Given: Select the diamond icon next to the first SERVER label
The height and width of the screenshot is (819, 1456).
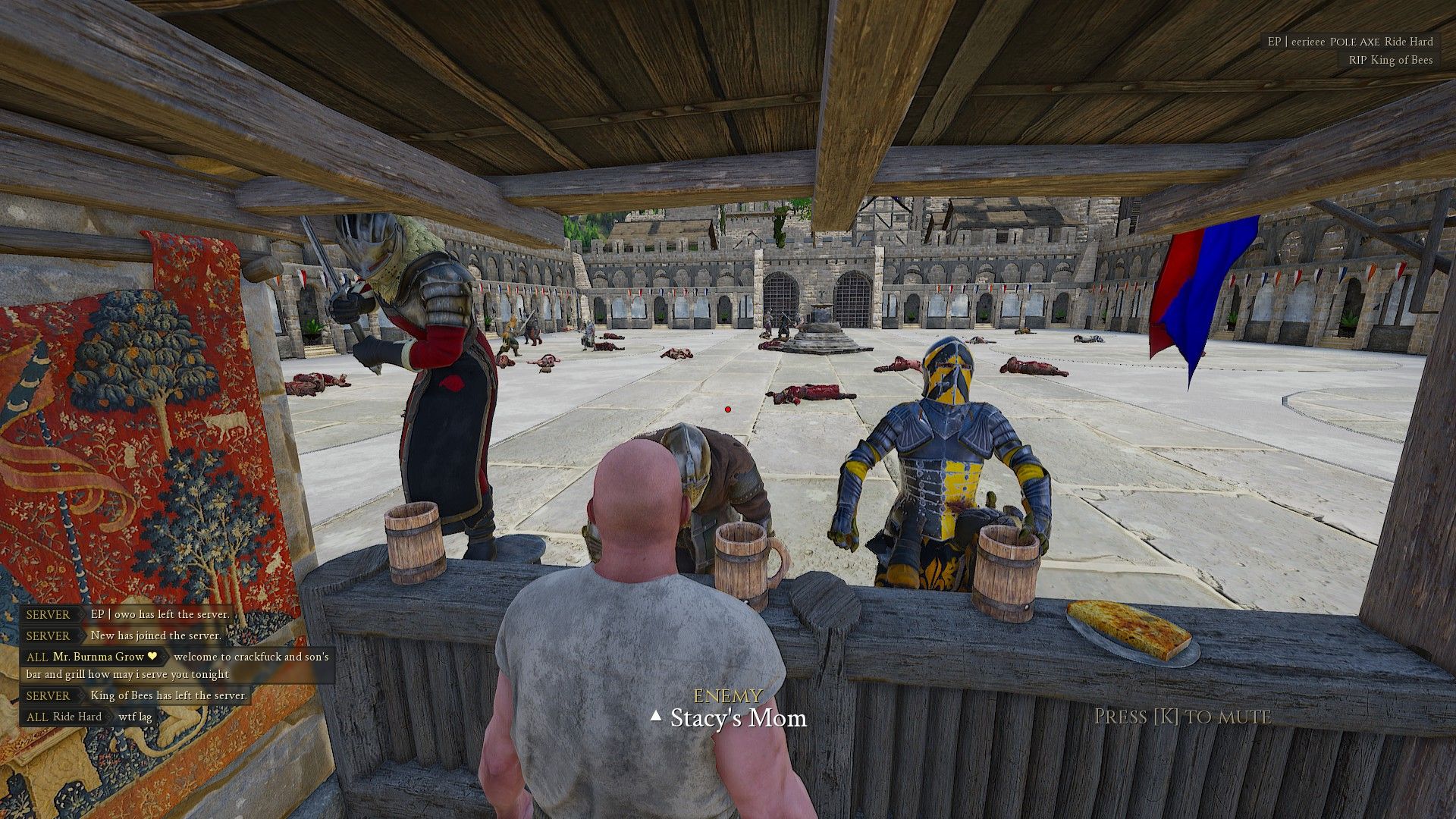Looking at the screenshot, I should [81, 614].
